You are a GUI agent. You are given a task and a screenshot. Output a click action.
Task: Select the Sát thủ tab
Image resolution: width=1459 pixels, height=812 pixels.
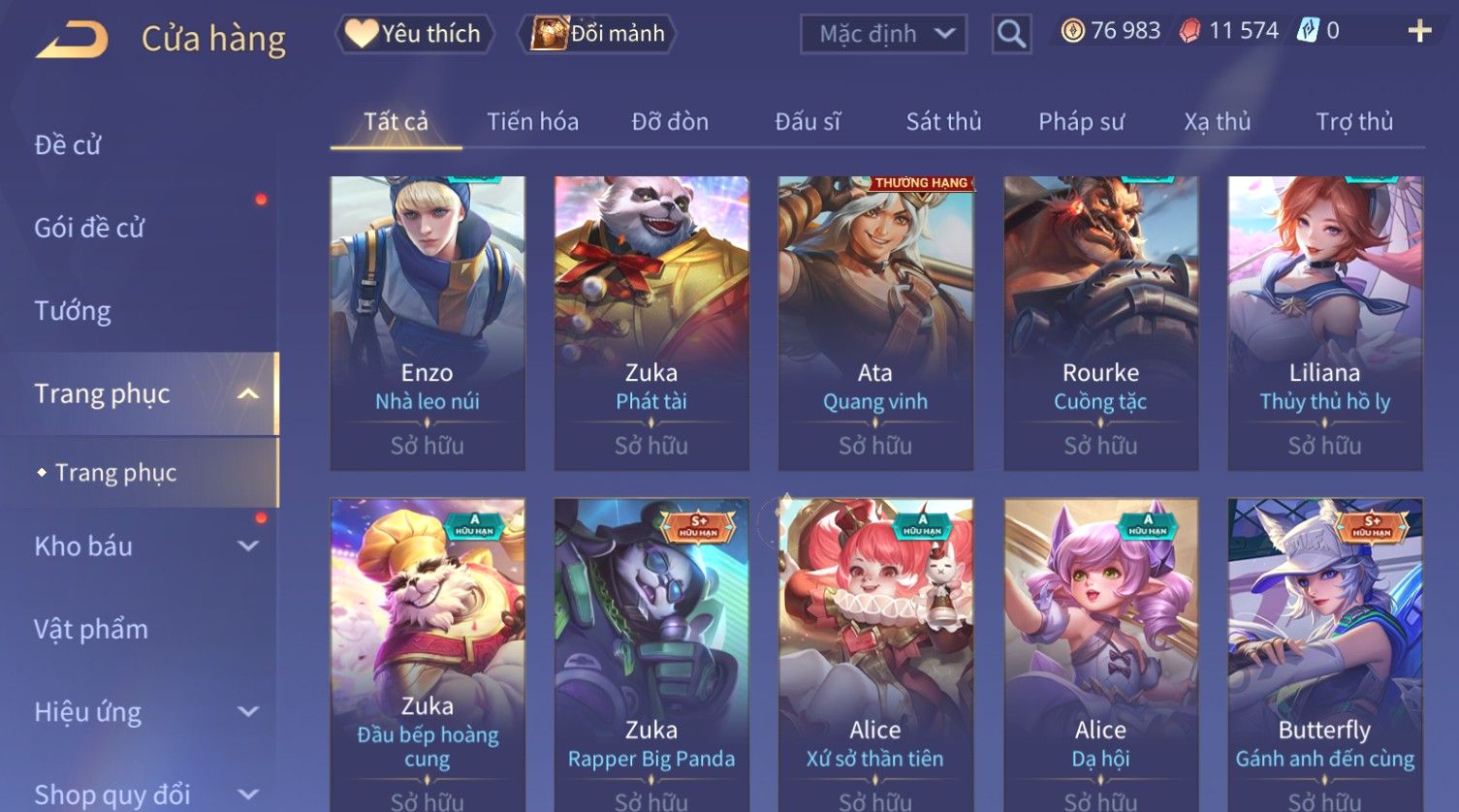(943, 122)
